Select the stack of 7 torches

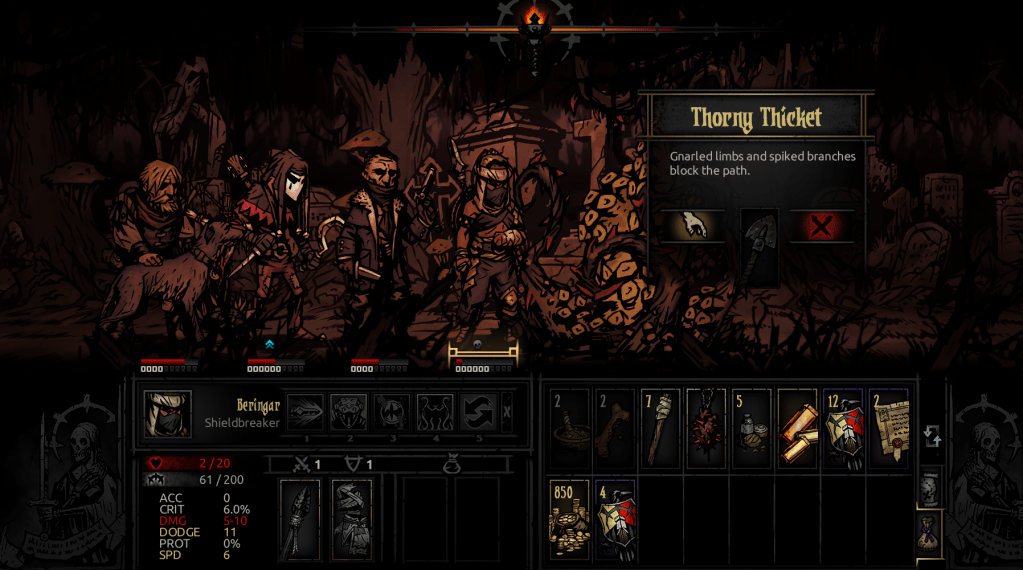point(660,430)
